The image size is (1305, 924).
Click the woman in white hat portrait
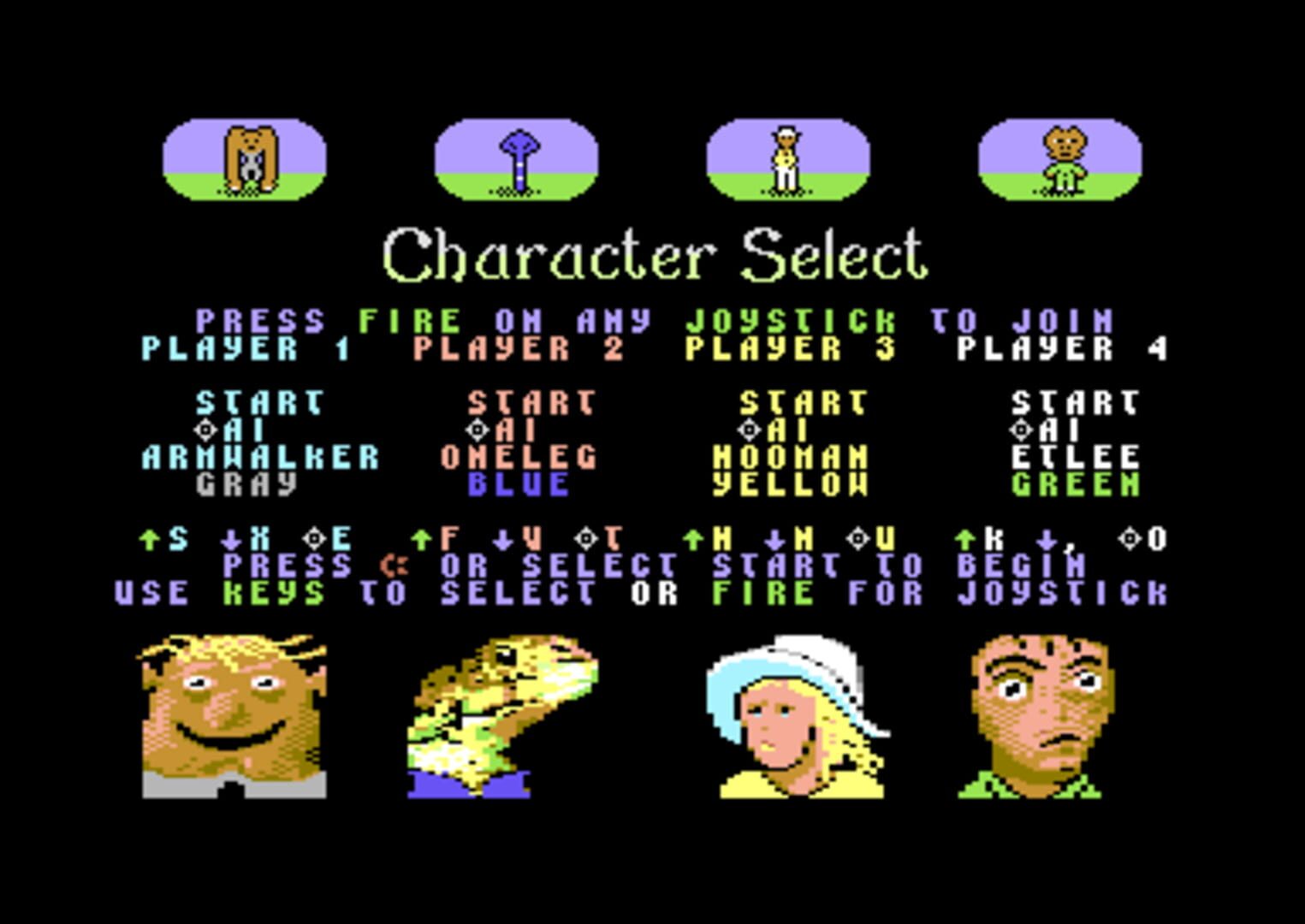tap(798, 716)
